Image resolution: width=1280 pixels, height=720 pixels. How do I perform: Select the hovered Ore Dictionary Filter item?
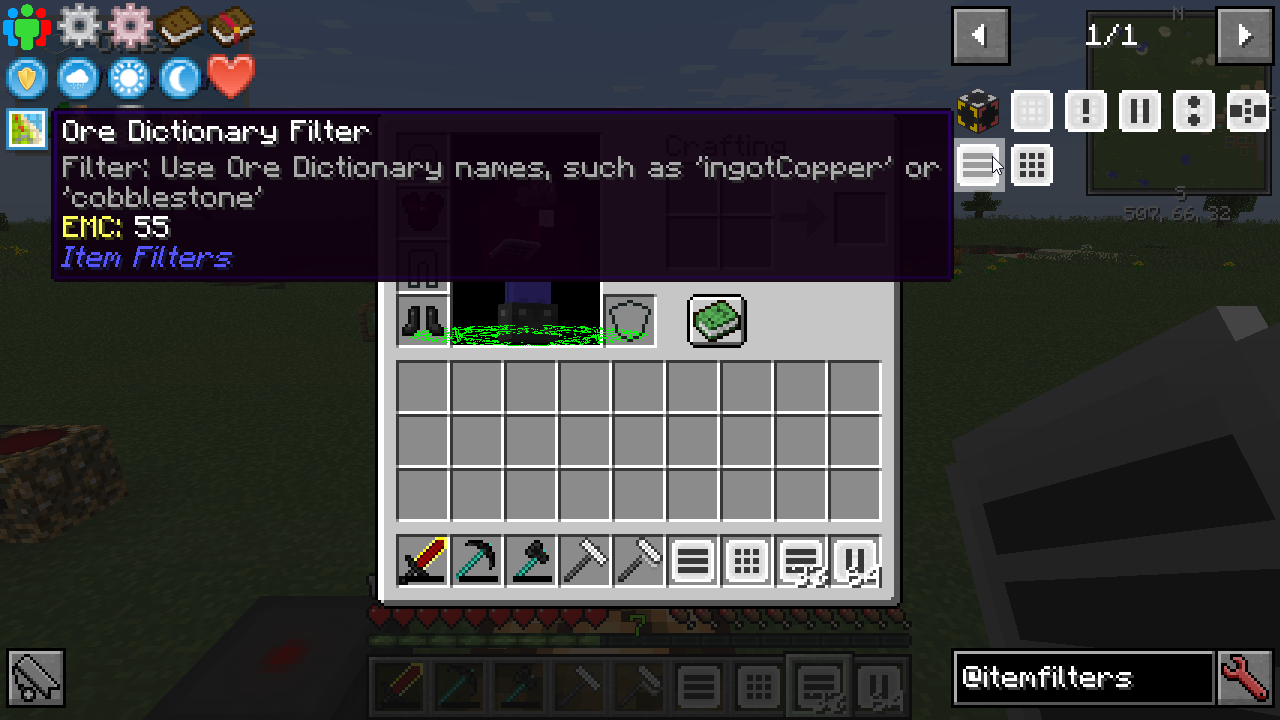[979, 164]
